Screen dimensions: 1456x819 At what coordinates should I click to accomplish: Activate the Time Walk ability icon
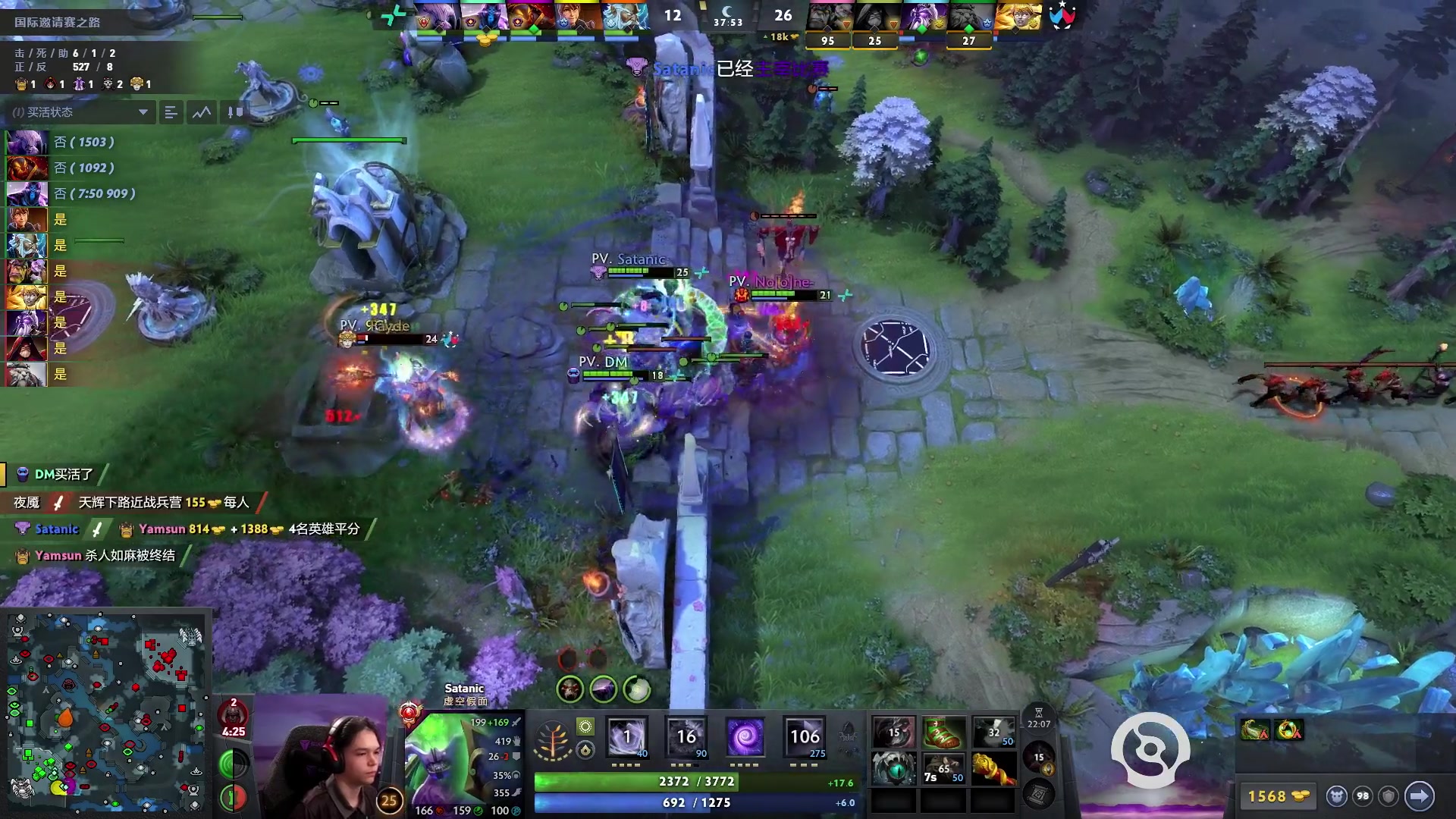click(628, 737)
